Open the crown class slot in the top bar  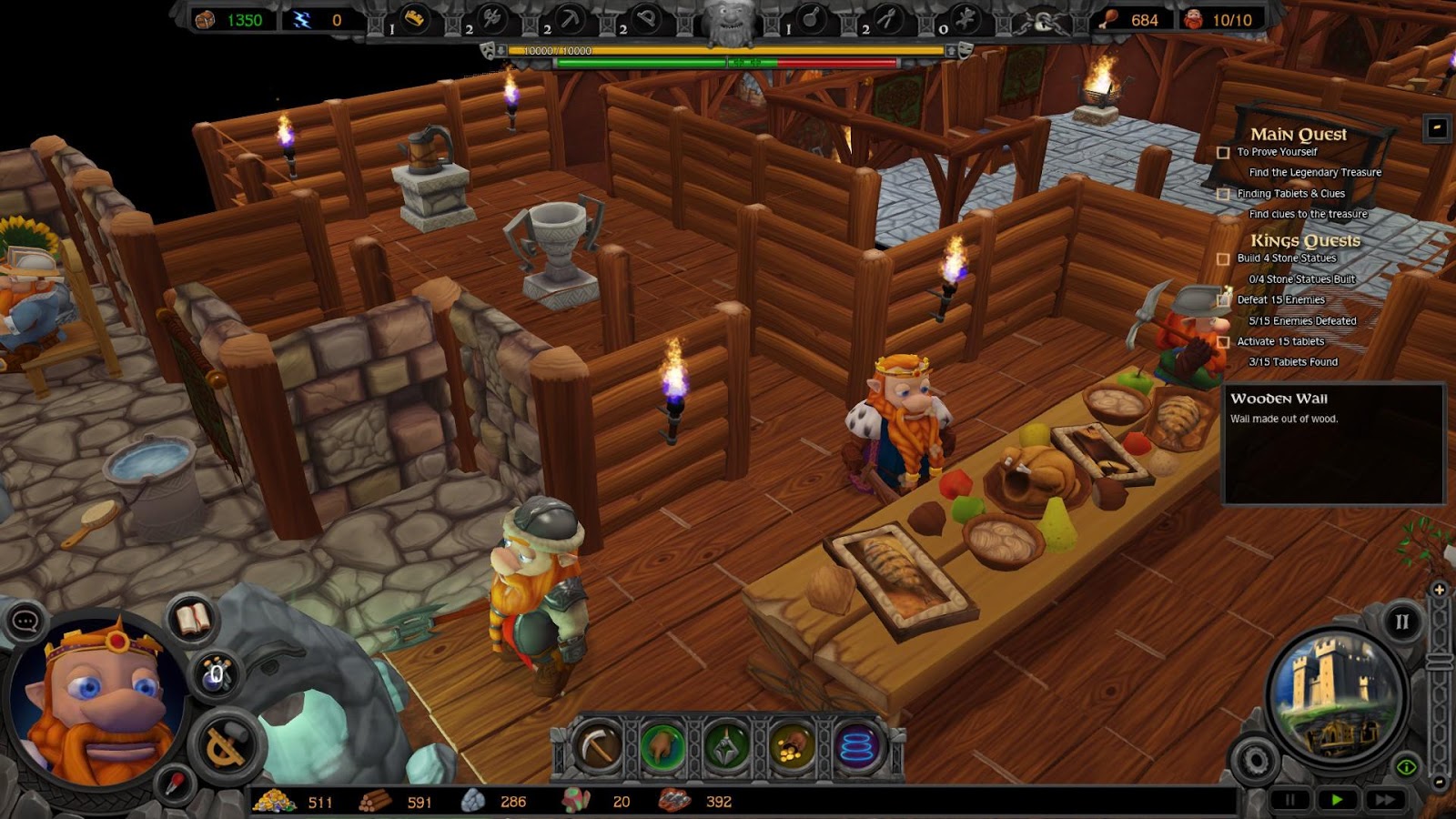coord(414,18)
